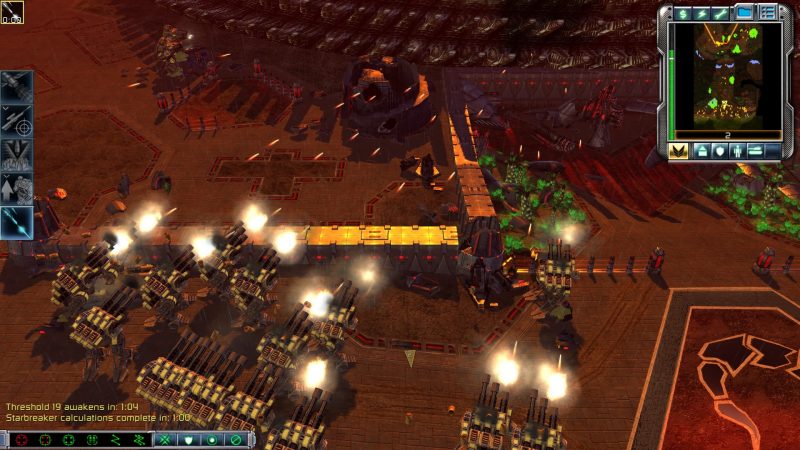This screenshot has width=800, height=450.
Task: Activate the satellite support power
Action: point(17,85)
